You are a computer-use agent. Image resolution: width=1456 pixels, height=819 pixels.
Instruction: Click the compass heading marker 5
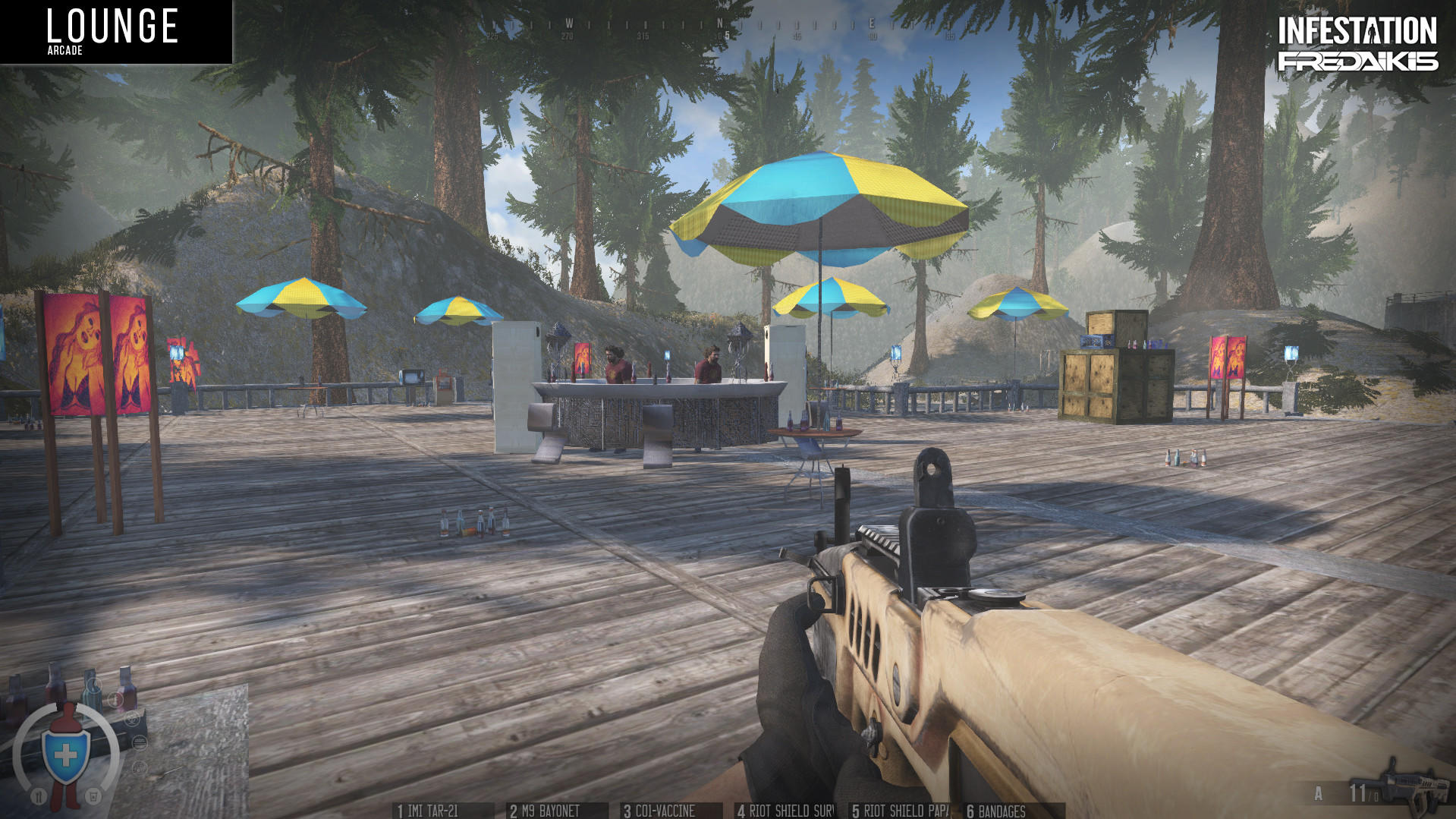tap(726, 35)
